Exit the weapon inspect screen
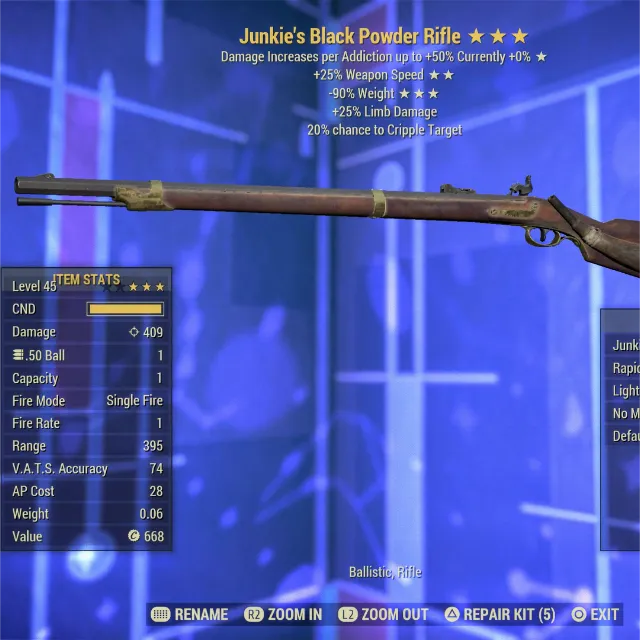Viewport: 640px width, 640px height. pos(595,614)
